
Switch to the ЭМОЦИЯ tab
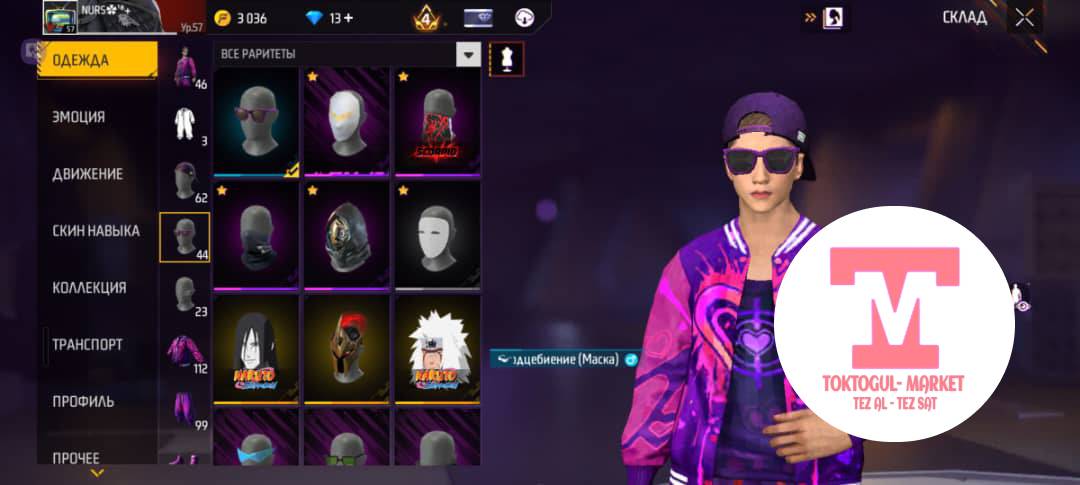tap(79, 117)
